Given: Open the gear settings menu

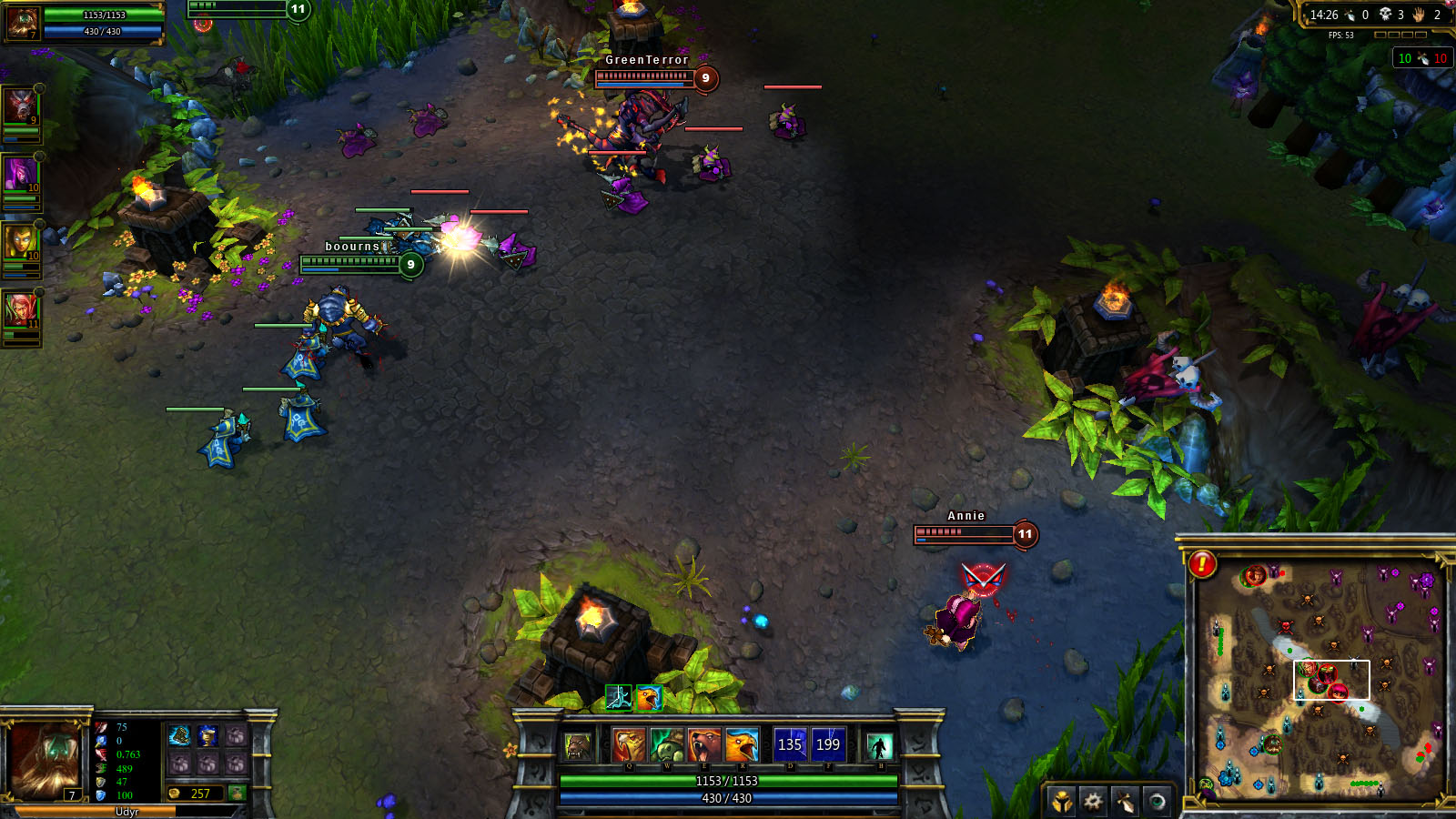Looking at the screenshot, I should (1093, 802).
